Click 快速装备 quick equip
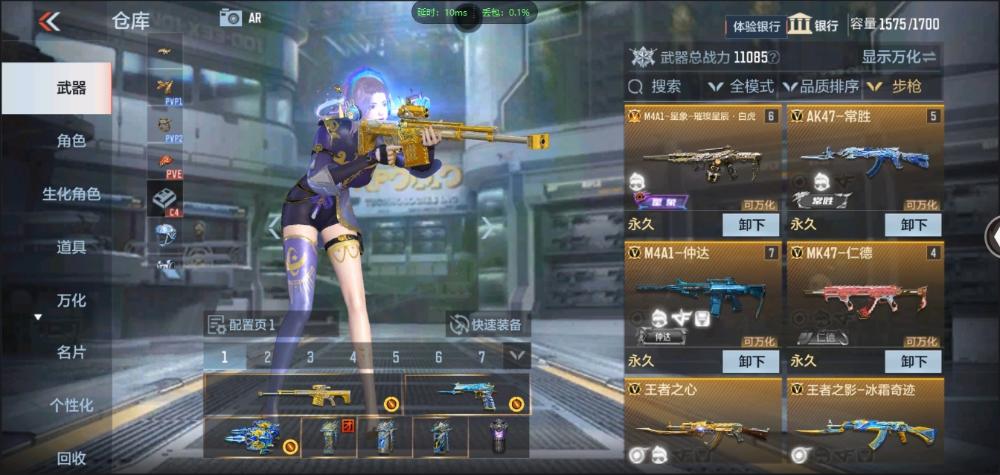This screenshot has height=475, width=1000. point(487,324)
